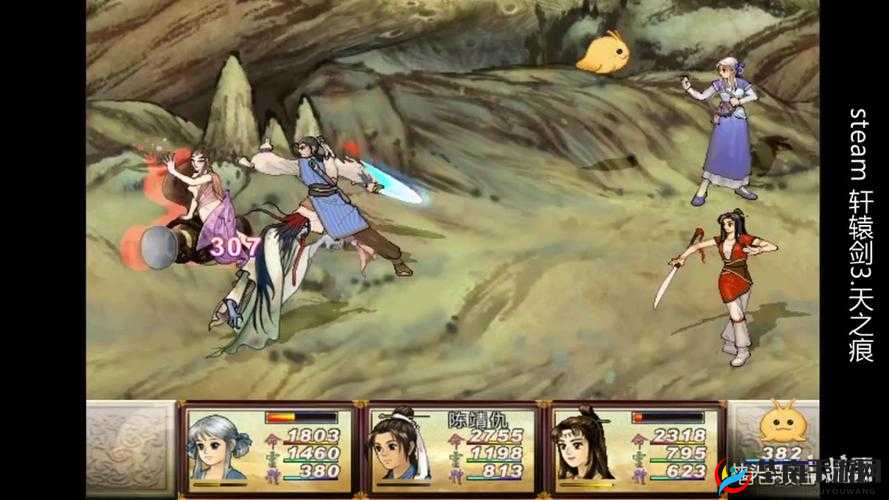Select the silver-haired girl's portrait panel
The width and height of the screenshot is (889, 500).
click(218, 447)
